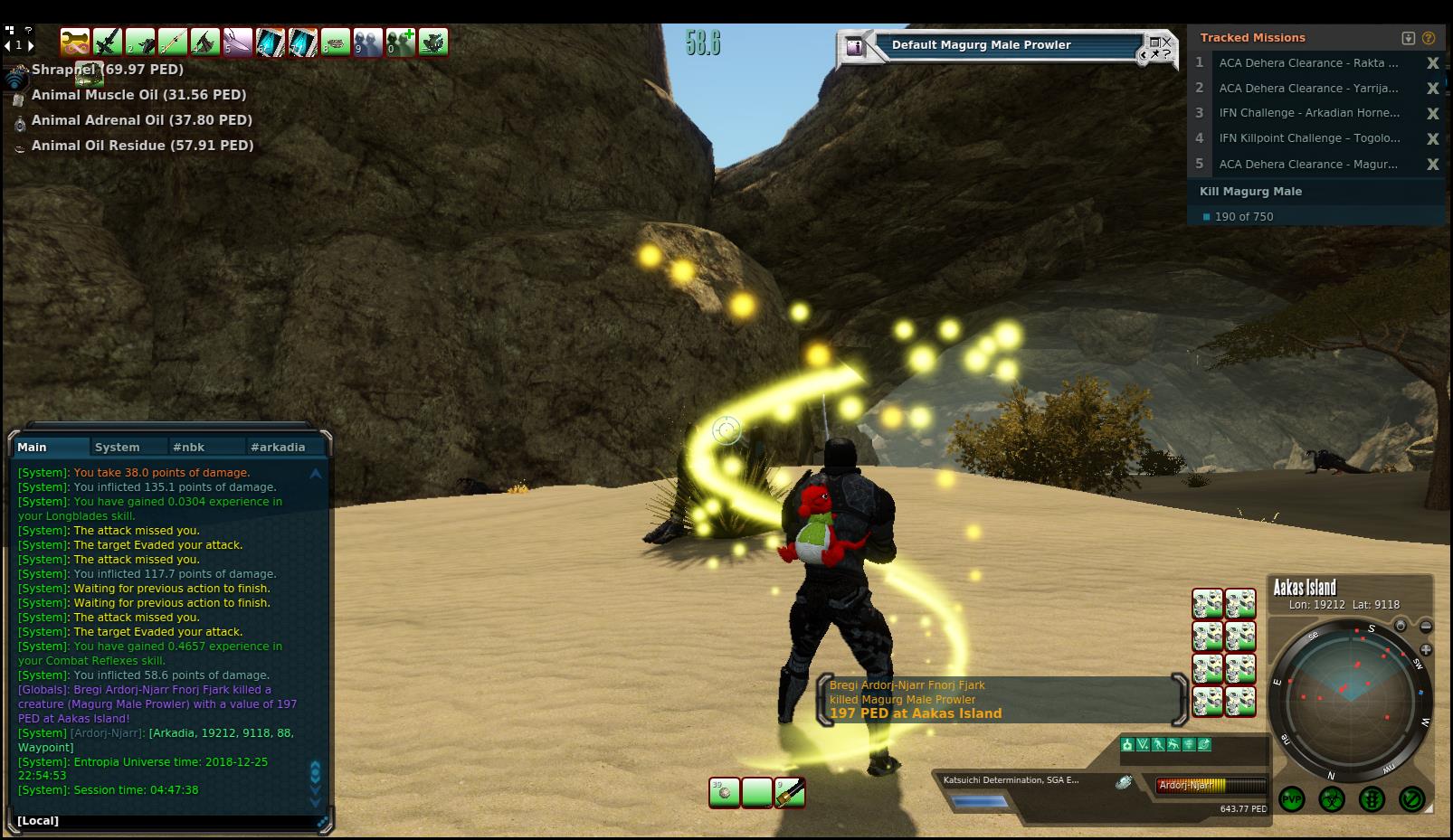This screenshot has width=1453, height=840.
Task: Zoom out the radar with the minus button
Action: pyautogui.click(x=1426, y=626)
